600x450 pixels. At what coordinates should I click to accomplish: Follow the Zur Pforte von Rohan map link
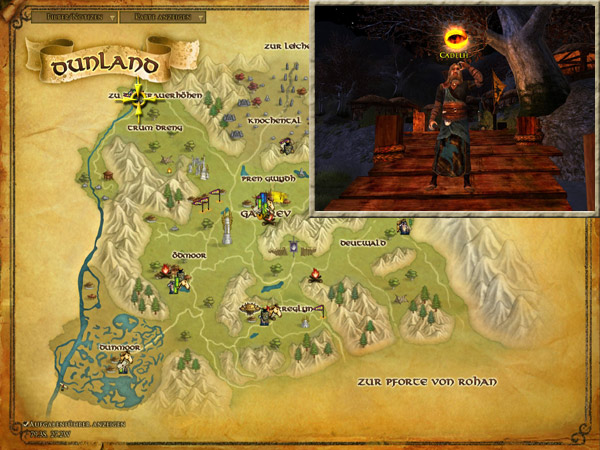click(x=428, y=382)
